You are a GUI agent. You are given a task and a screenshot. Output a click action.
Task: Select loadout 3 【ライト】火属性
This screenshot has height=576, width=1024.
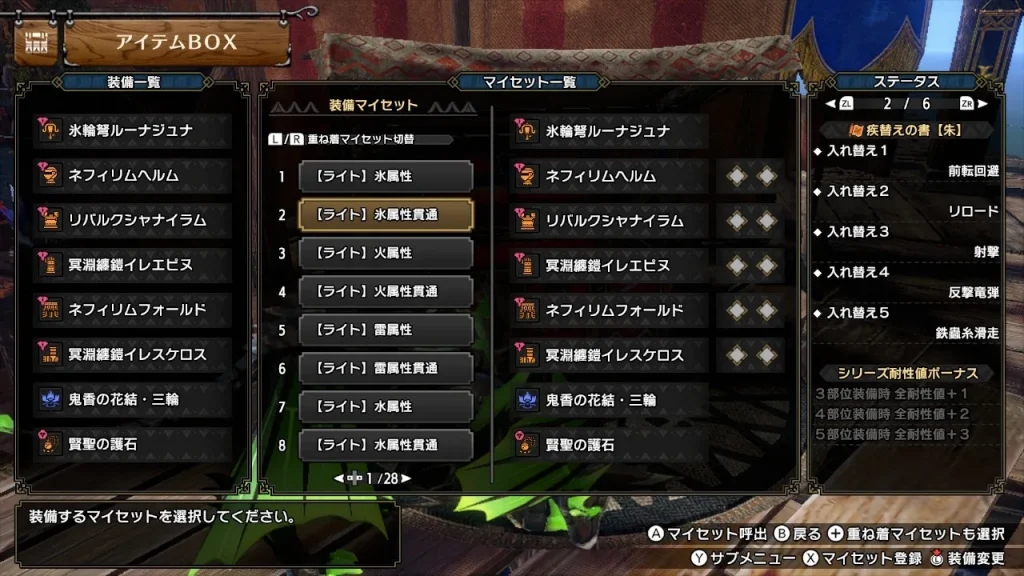click(385, 253)
